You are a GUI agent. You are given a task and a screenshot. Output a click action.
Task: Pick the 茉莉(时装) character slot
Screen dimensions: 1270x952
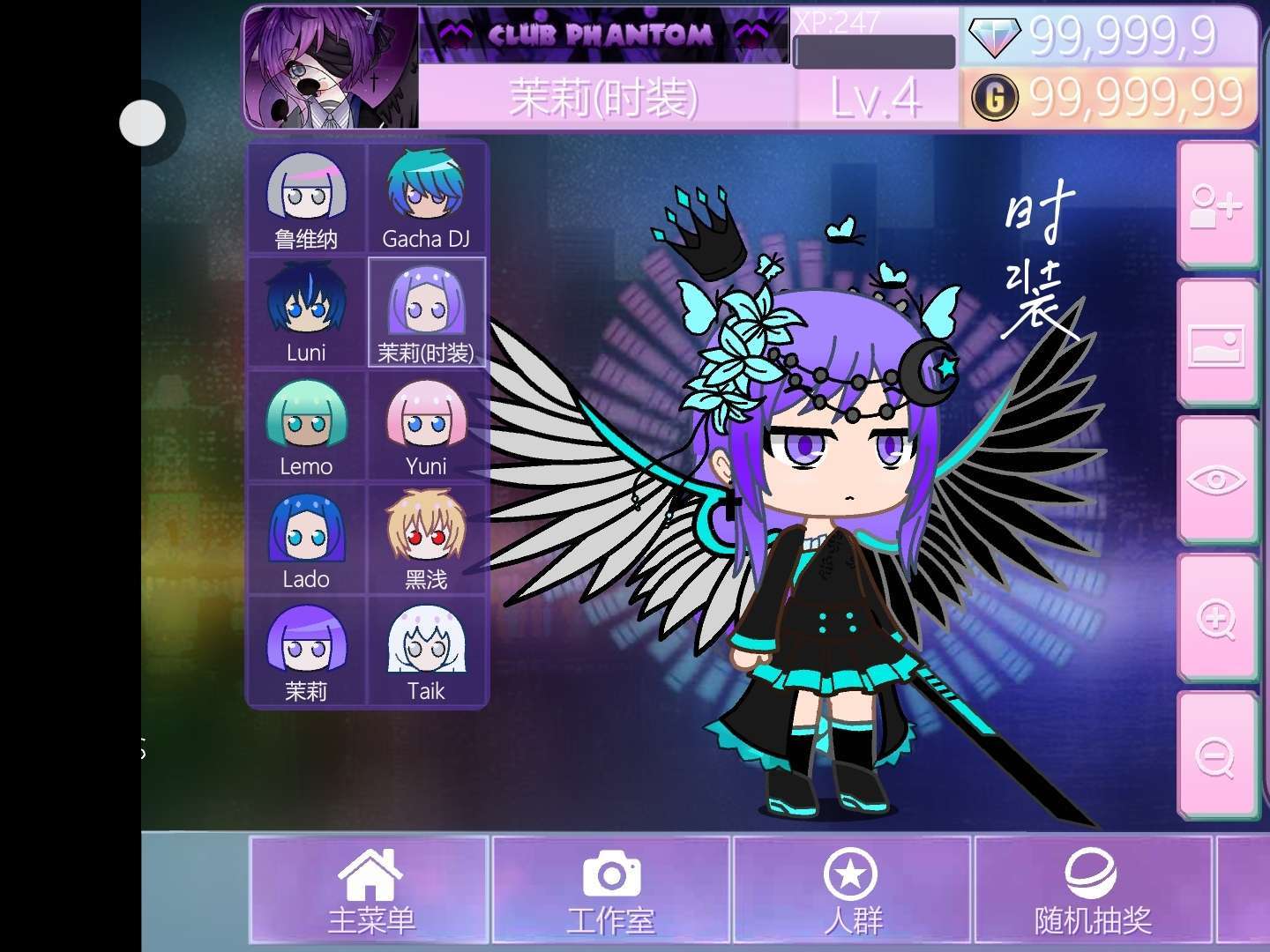click(x=426, y=313)
